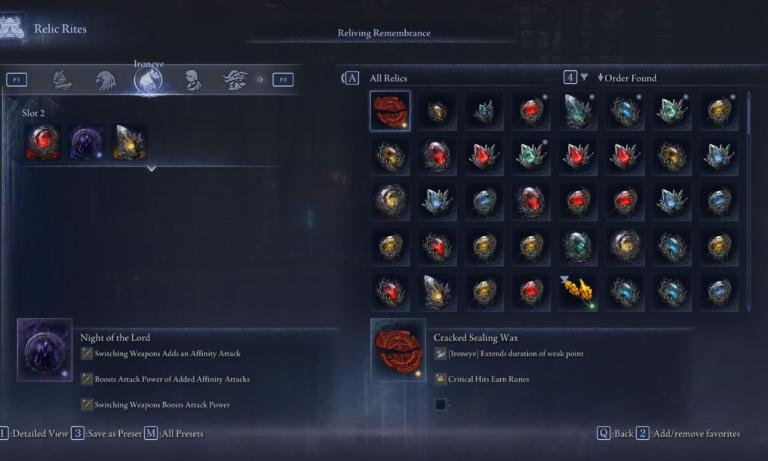Select the Ironeye character tab

click(148, 81)
